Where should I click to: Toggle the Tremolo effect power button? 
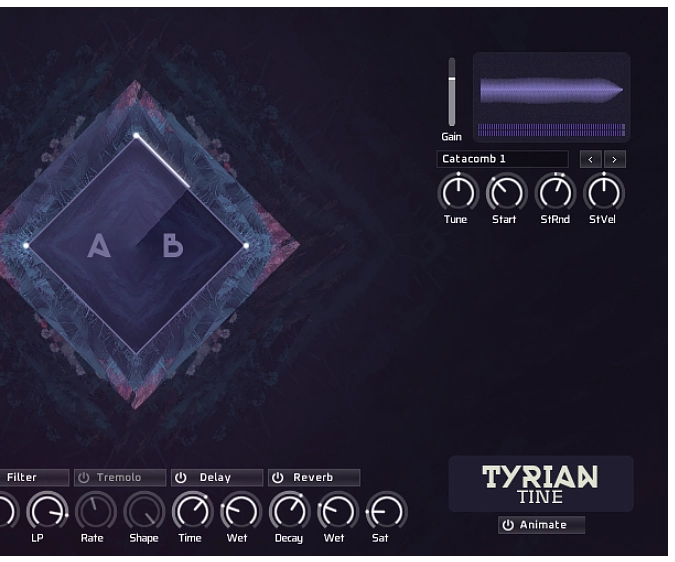tap(84, 478)
